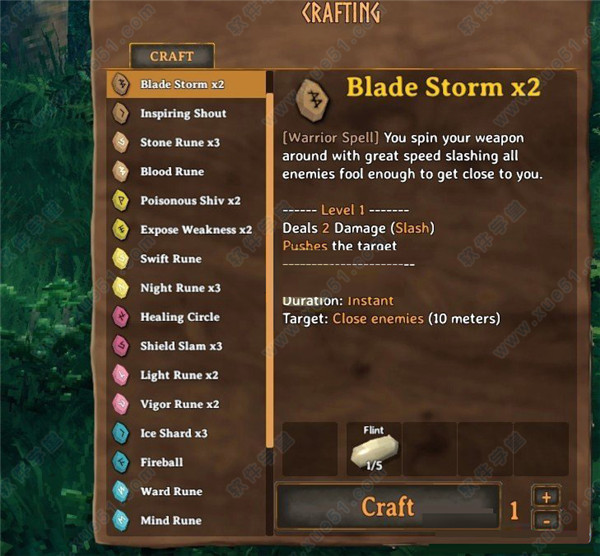Select Ice Shard x3 recipe

pyautogui.click(x=174, y=433)
